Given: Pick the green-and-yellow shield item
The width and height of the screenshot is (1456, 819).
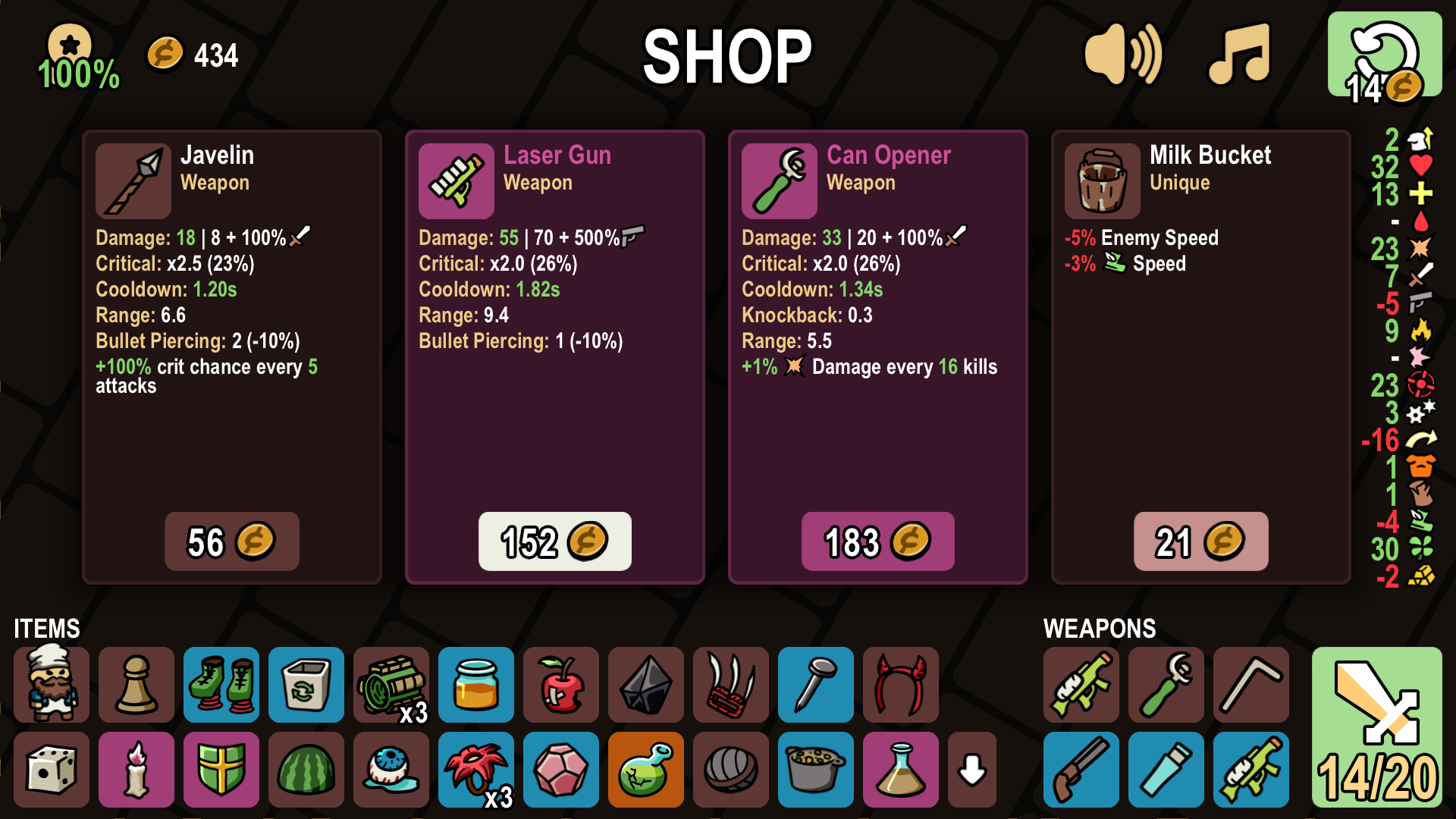Looking at the screenshot, I should tap(221, 770).
